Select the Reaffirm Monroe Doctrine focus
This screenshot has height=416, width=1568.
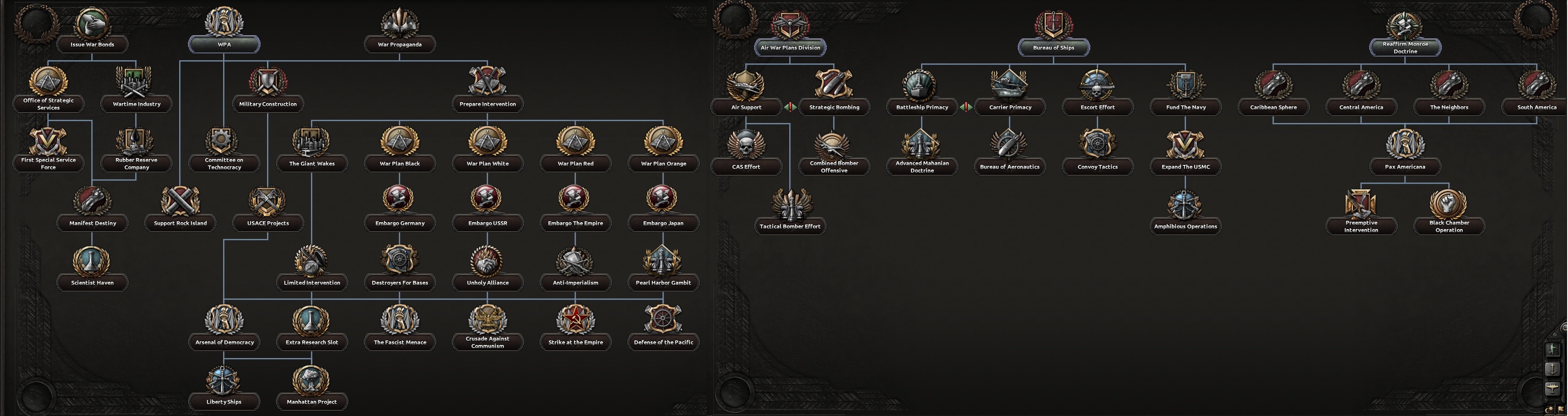pos(1405,25)
